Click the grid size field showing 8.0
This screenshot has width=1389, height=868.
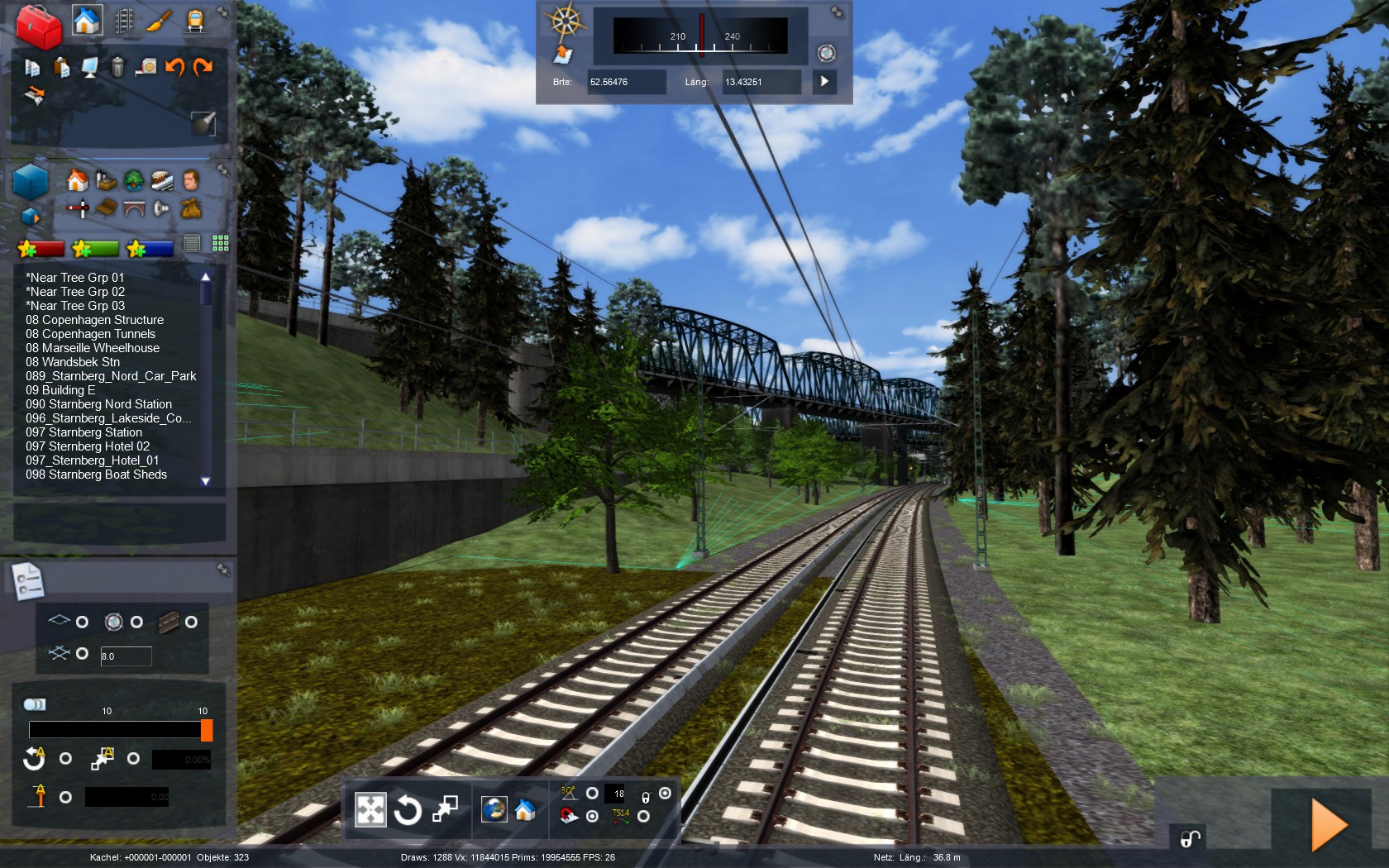coord(126,656)
